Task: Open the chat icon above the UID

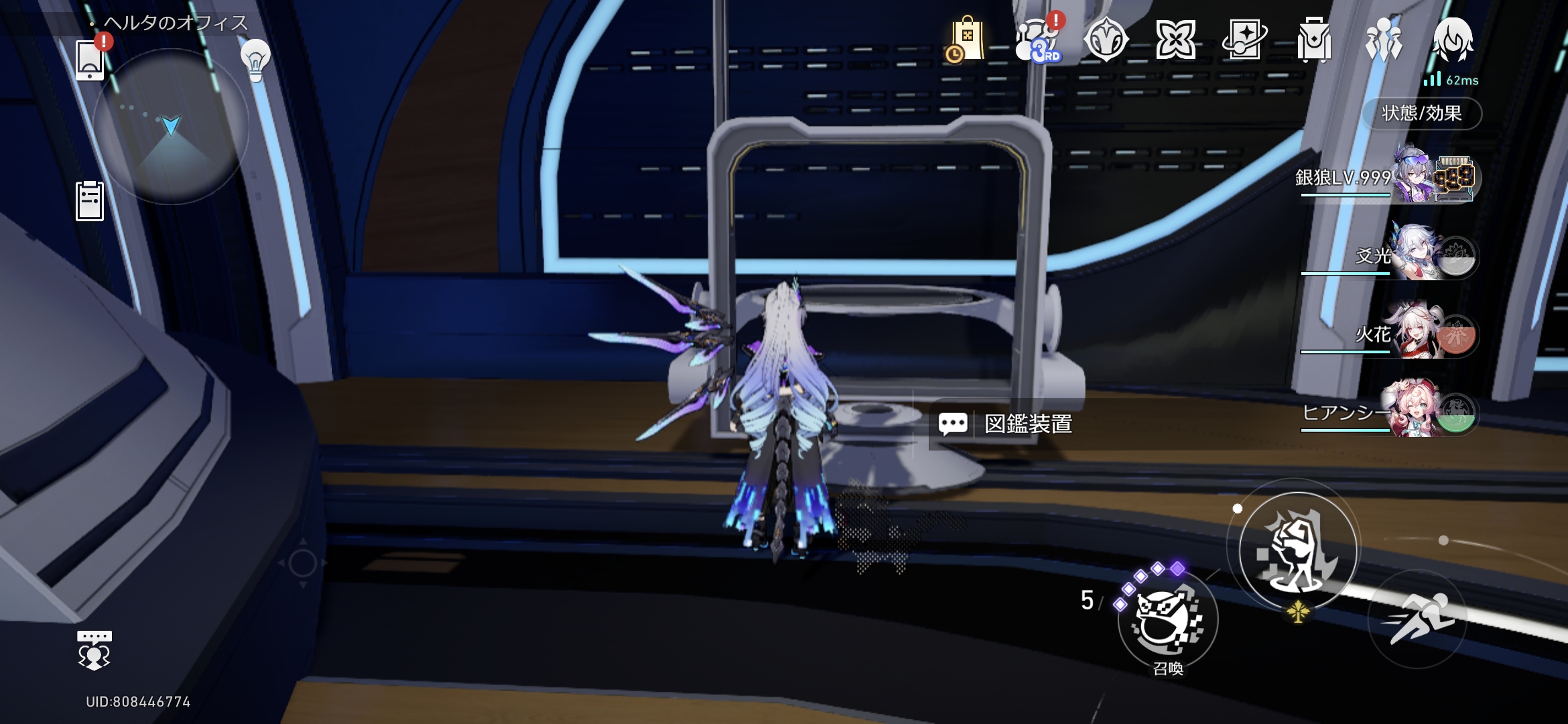Action: (94, 650)
